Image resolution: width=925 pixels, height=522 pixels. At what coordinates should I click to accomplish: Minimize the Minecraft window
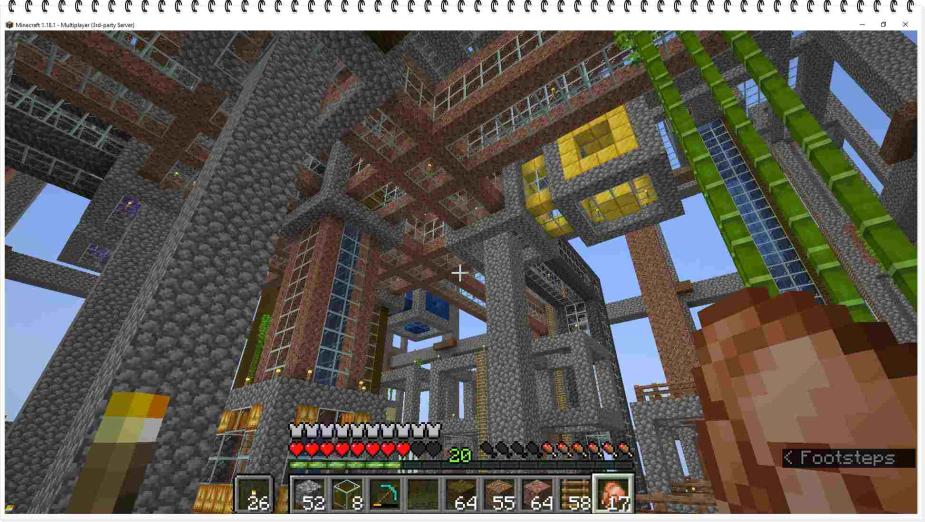[862, 24]
